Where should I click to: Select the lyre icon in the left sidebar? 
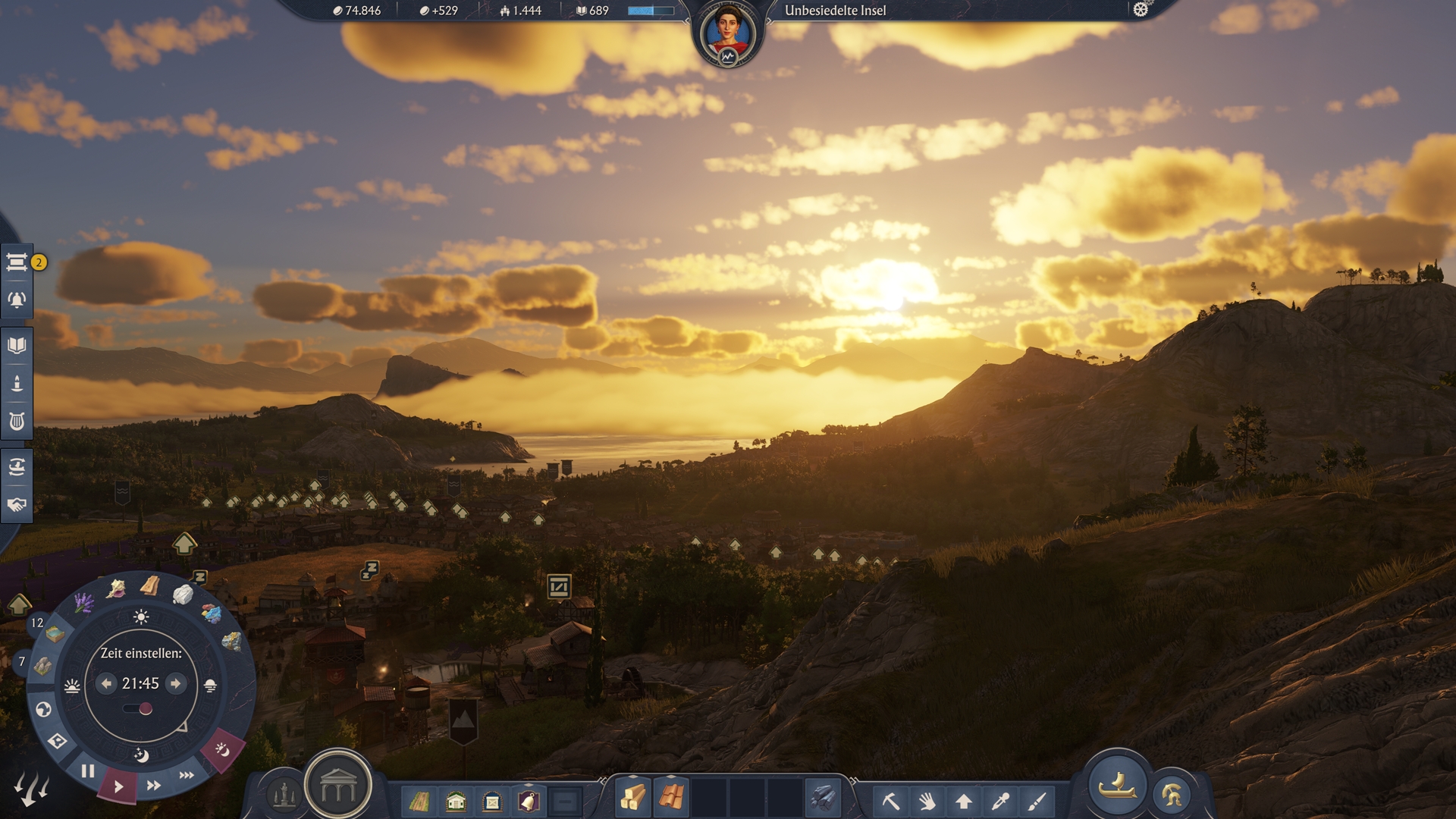(17, 421)
